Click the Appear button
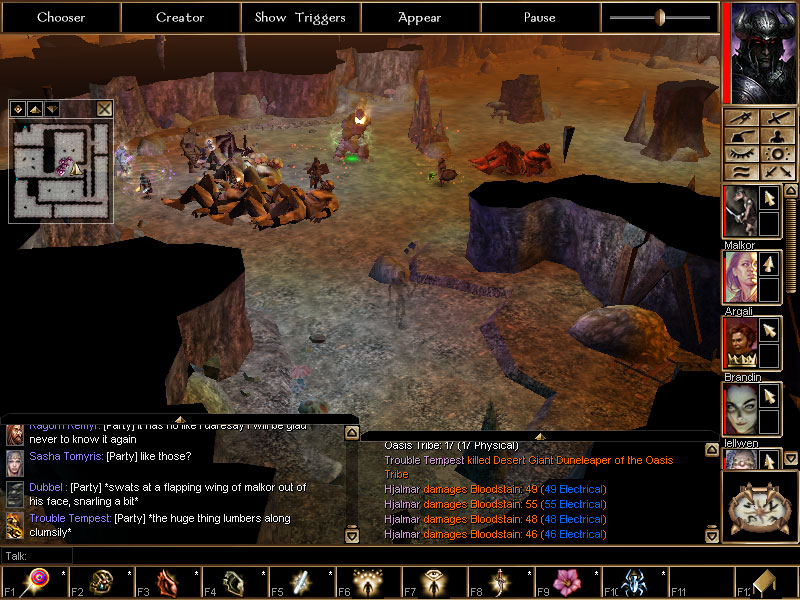This screenshot has width=800, height=600. point(420,17)
